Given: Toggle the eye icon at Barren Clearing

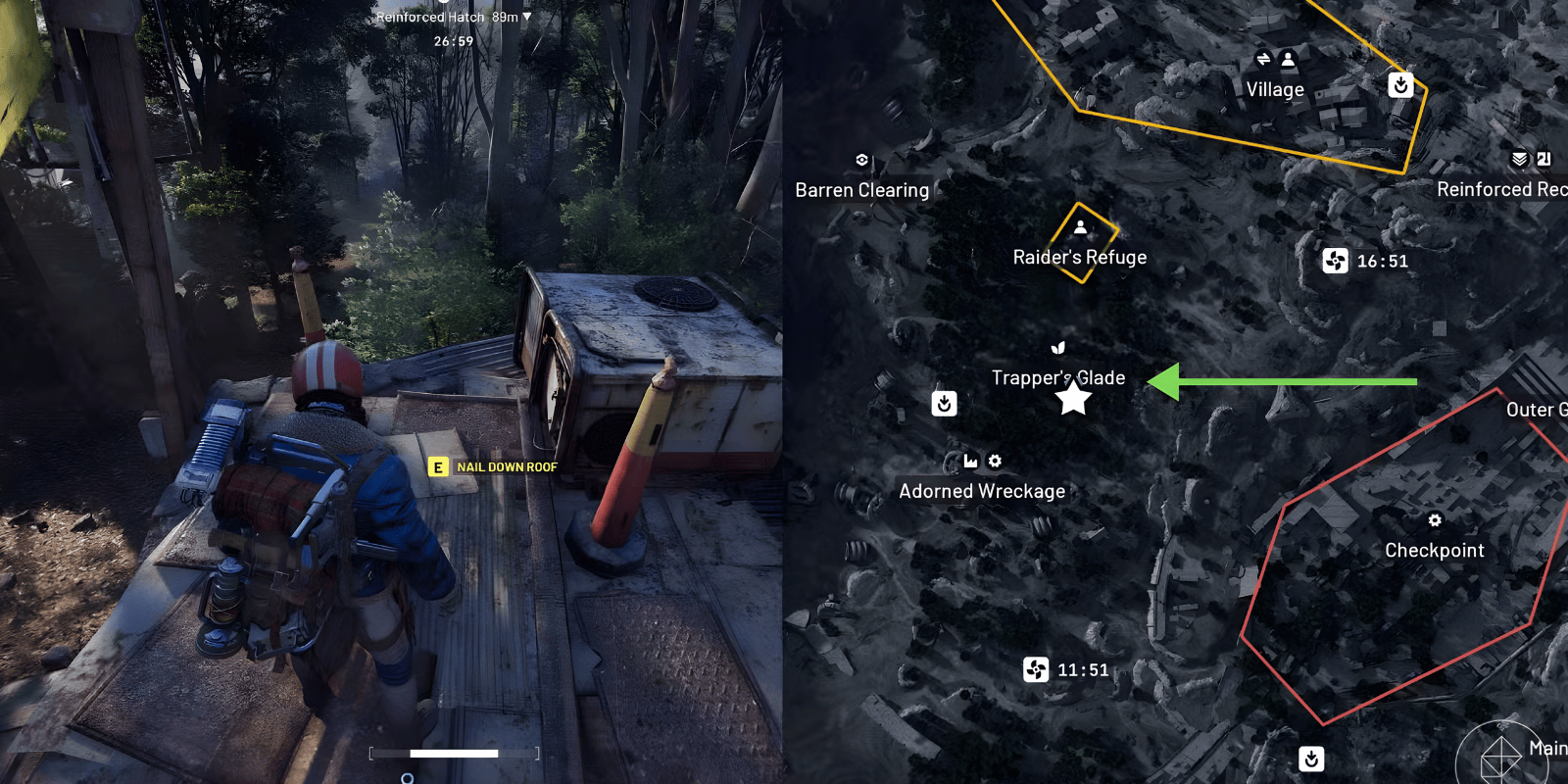Looking at the screenshot, I should click(x=861, y=158).
